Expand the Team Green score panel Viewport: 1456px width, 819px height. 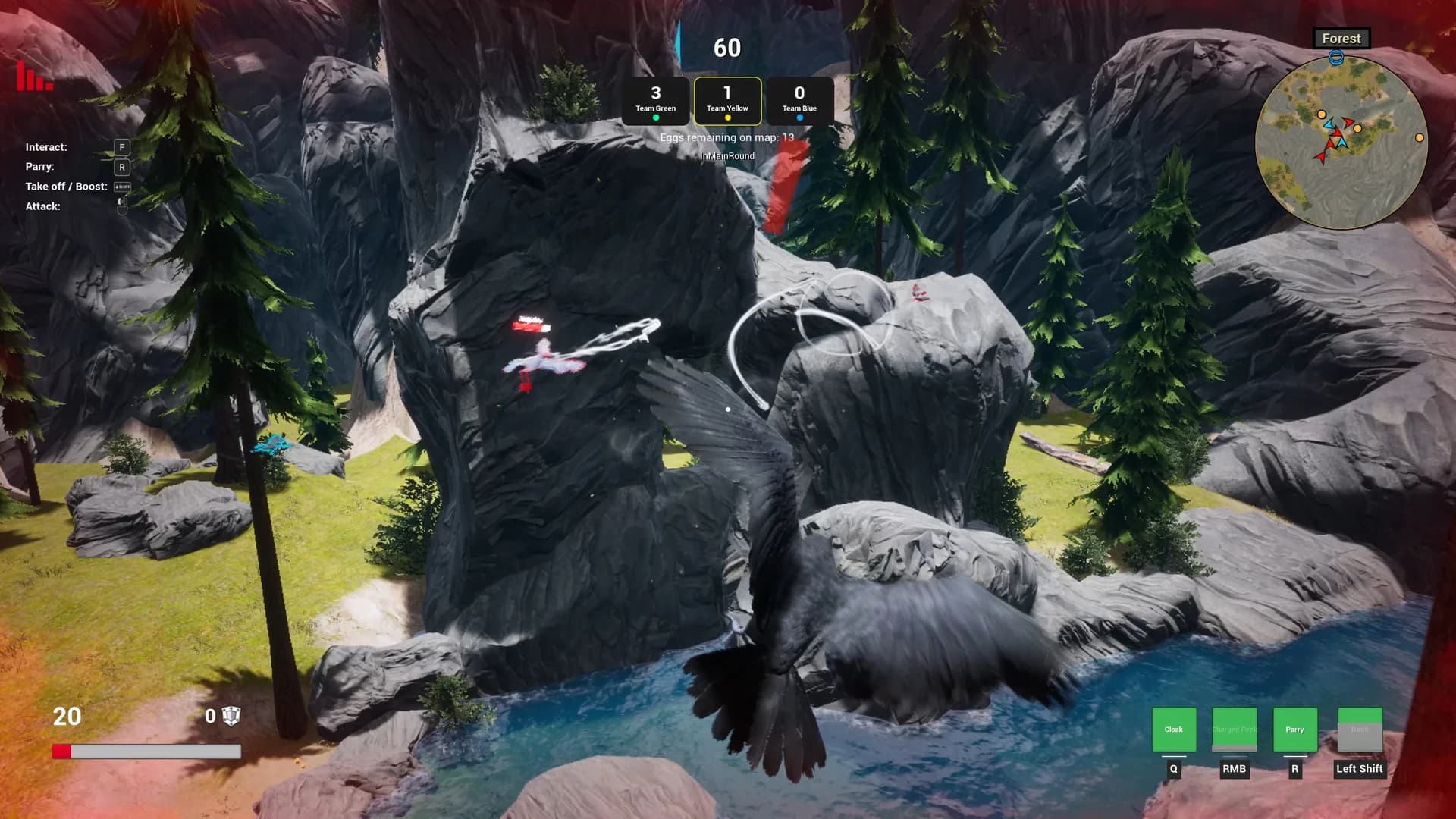(655, 101)
